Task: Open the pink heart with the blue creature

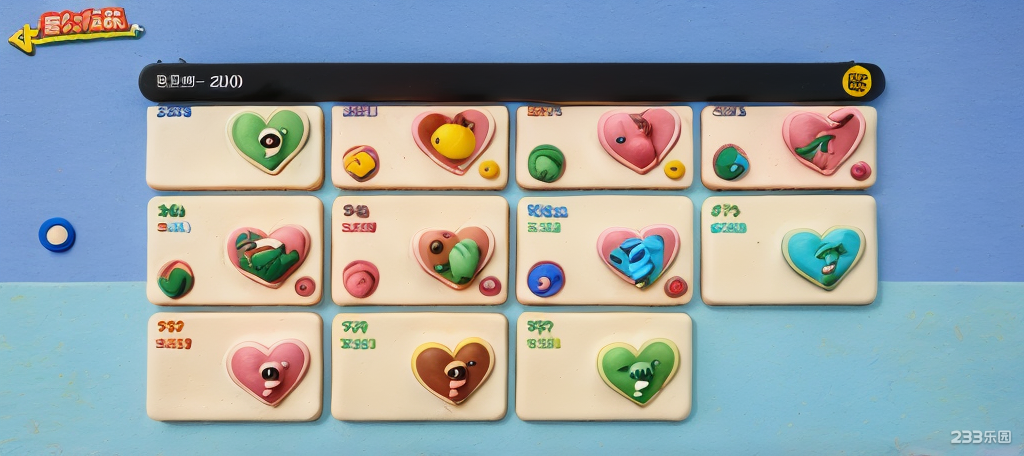Action: (x=604, y=250)
